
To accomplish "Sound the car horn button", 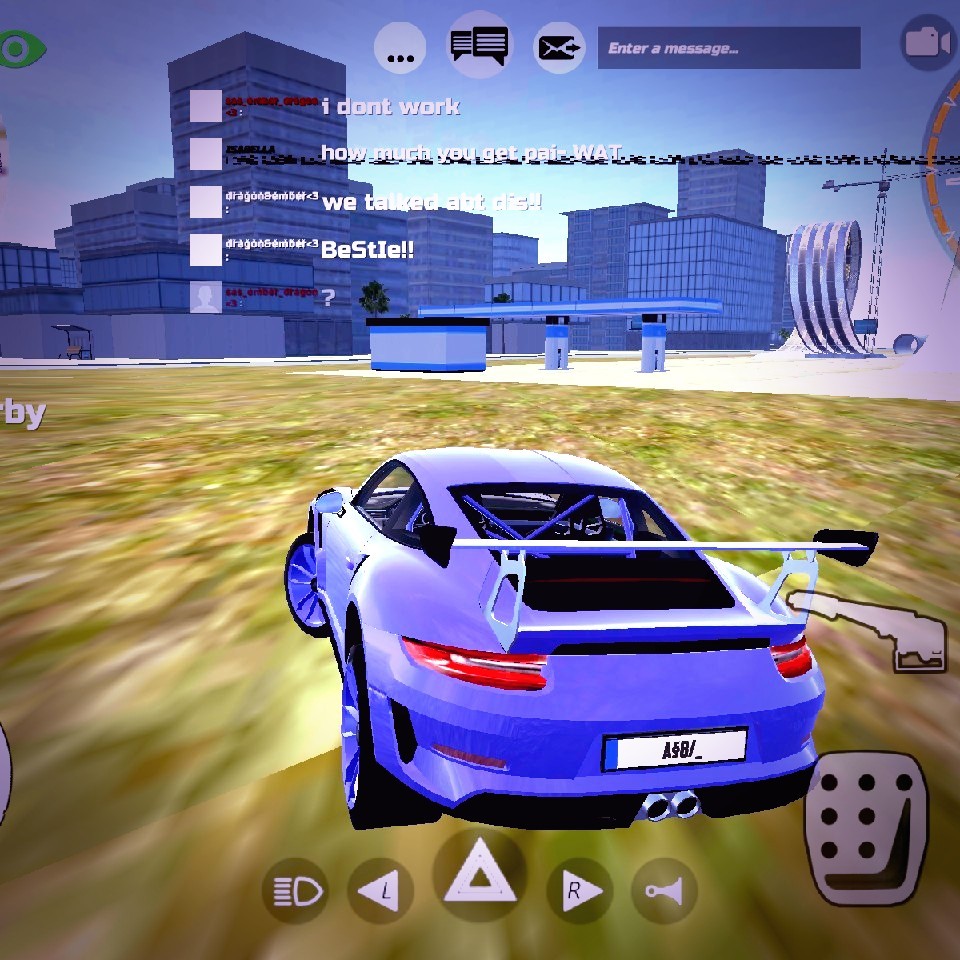I will 664,890.
